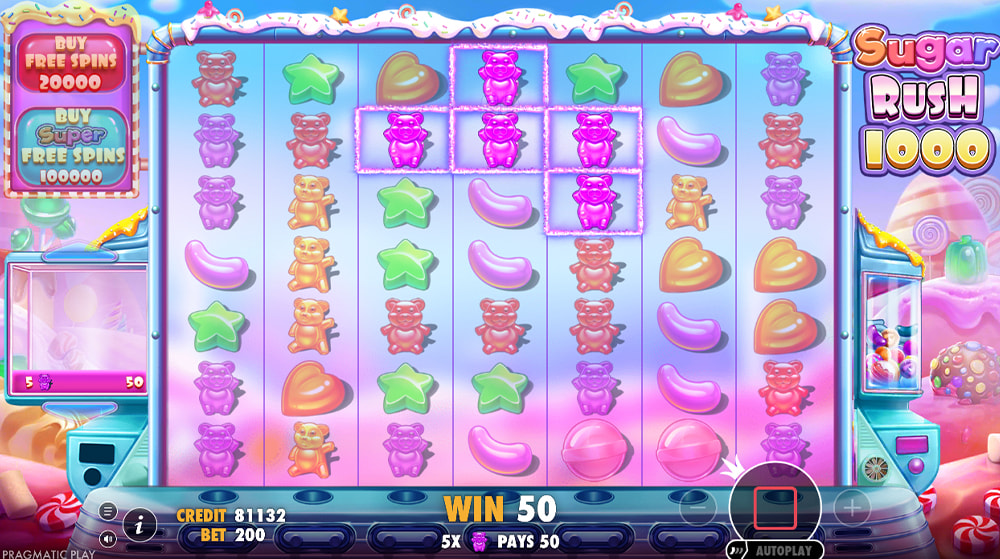This screenshot has width=1000, height=559.
Task: Open the hamburger menu
Action: coord(108,510)
